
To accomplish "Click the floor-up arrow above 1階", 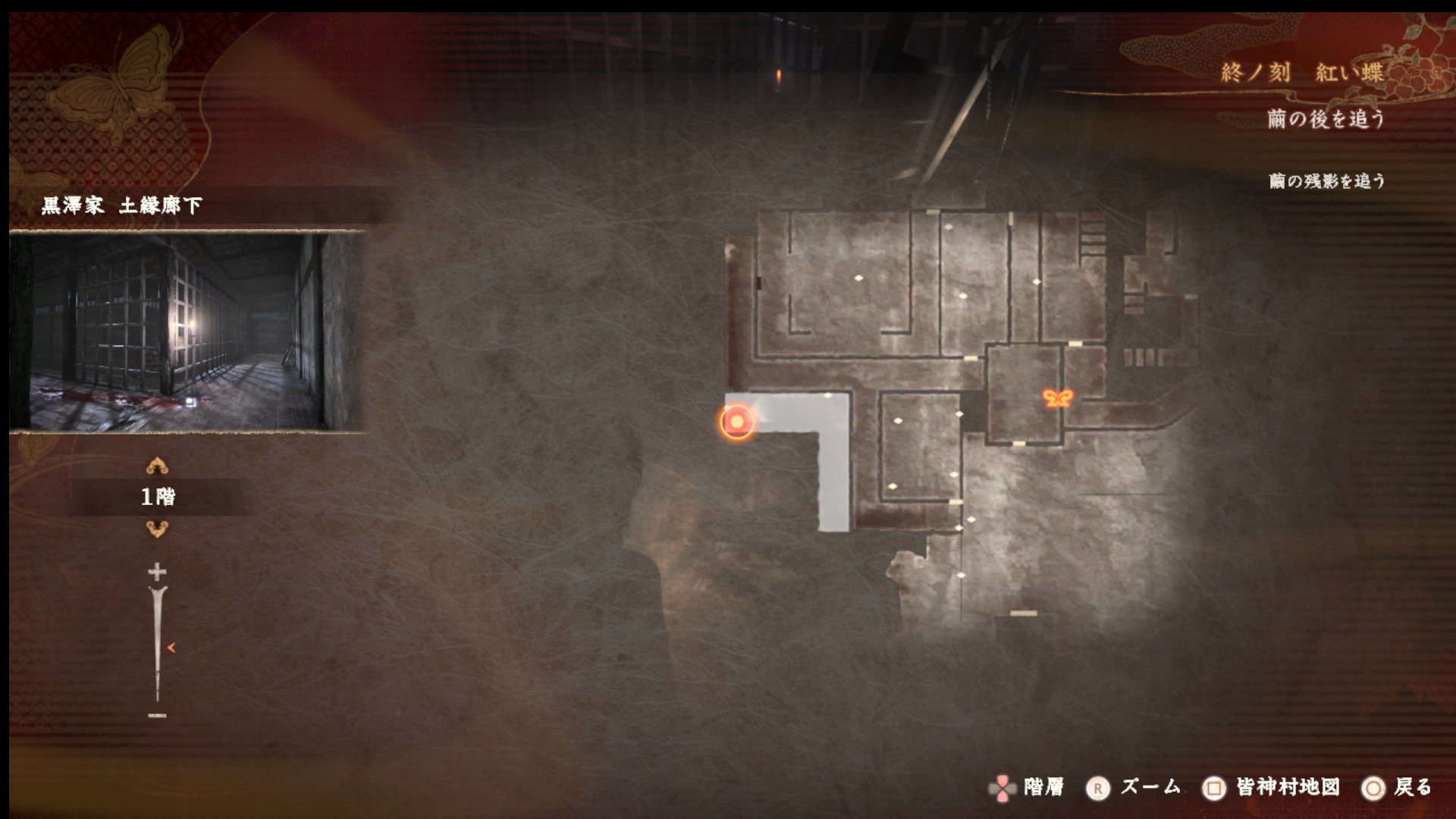I will 157,466.
